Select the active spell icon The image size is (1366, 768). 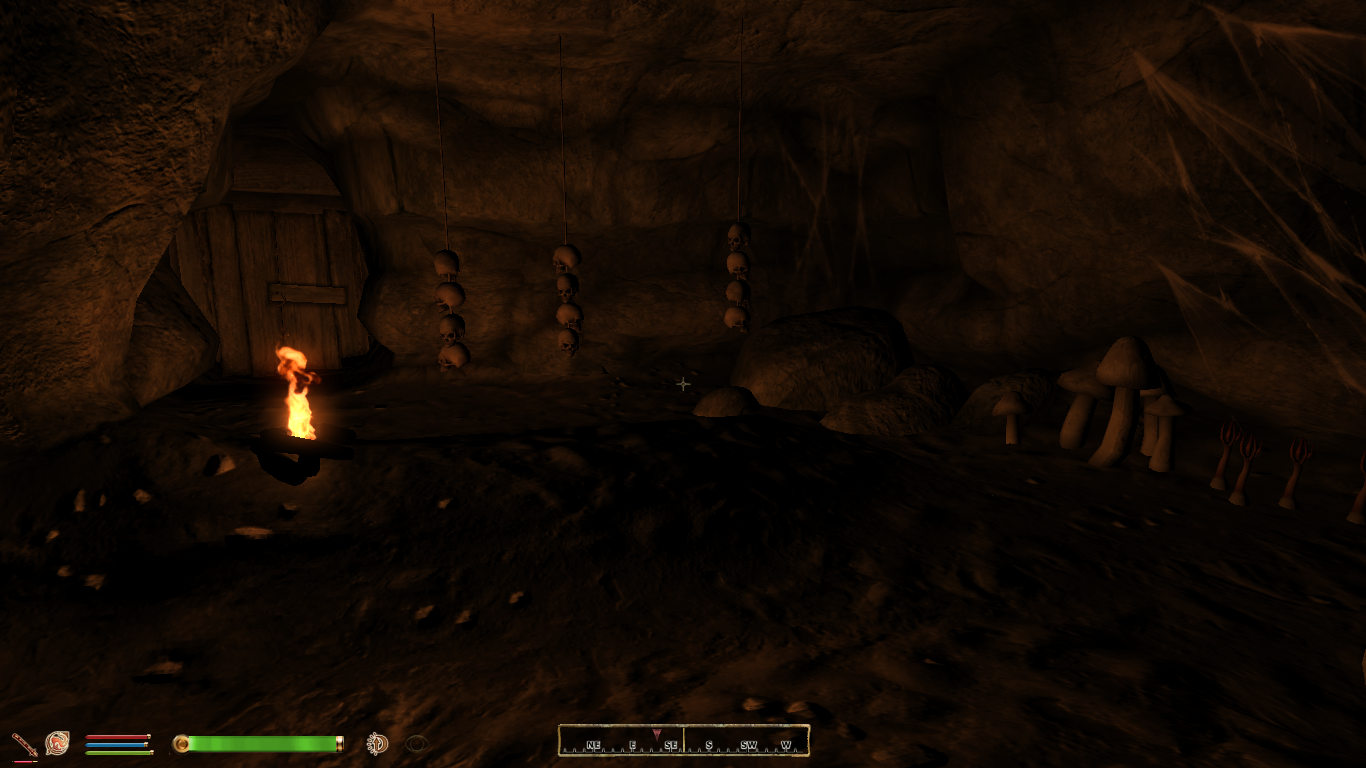[57, 743]
